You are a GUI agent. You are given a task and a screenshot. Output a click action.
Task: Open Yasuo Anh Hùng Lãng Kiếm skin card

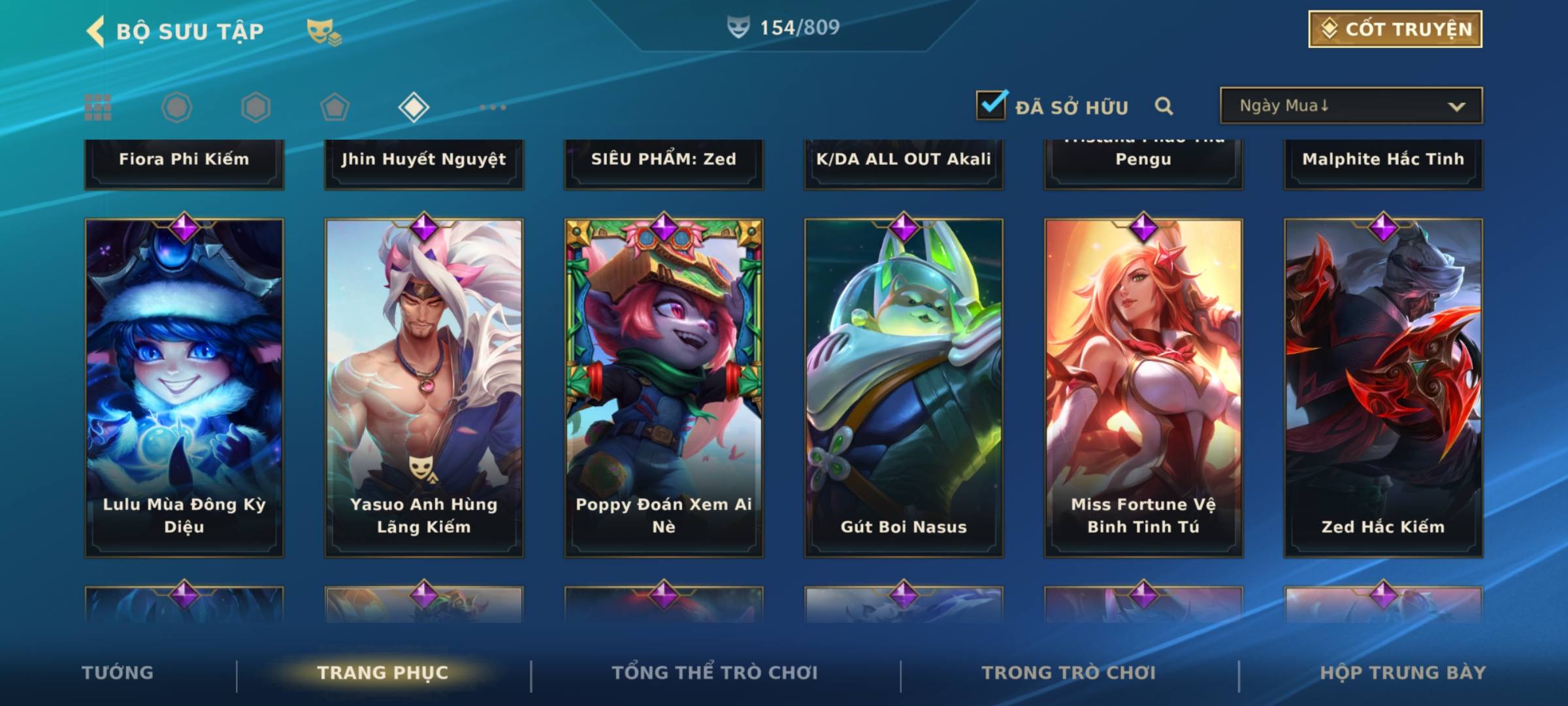(x=424, y=387)
